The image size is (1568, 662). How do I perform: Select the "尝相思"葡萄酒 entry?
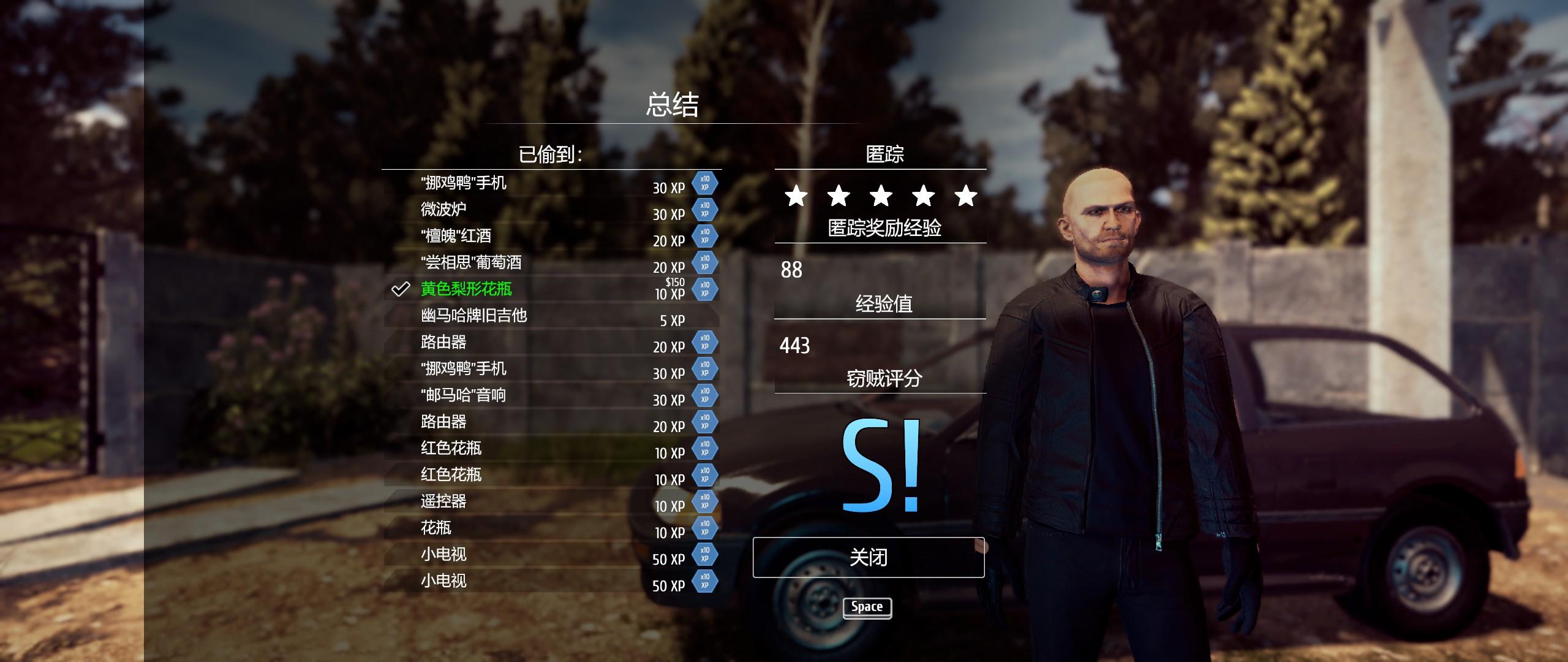click(551, 263)
